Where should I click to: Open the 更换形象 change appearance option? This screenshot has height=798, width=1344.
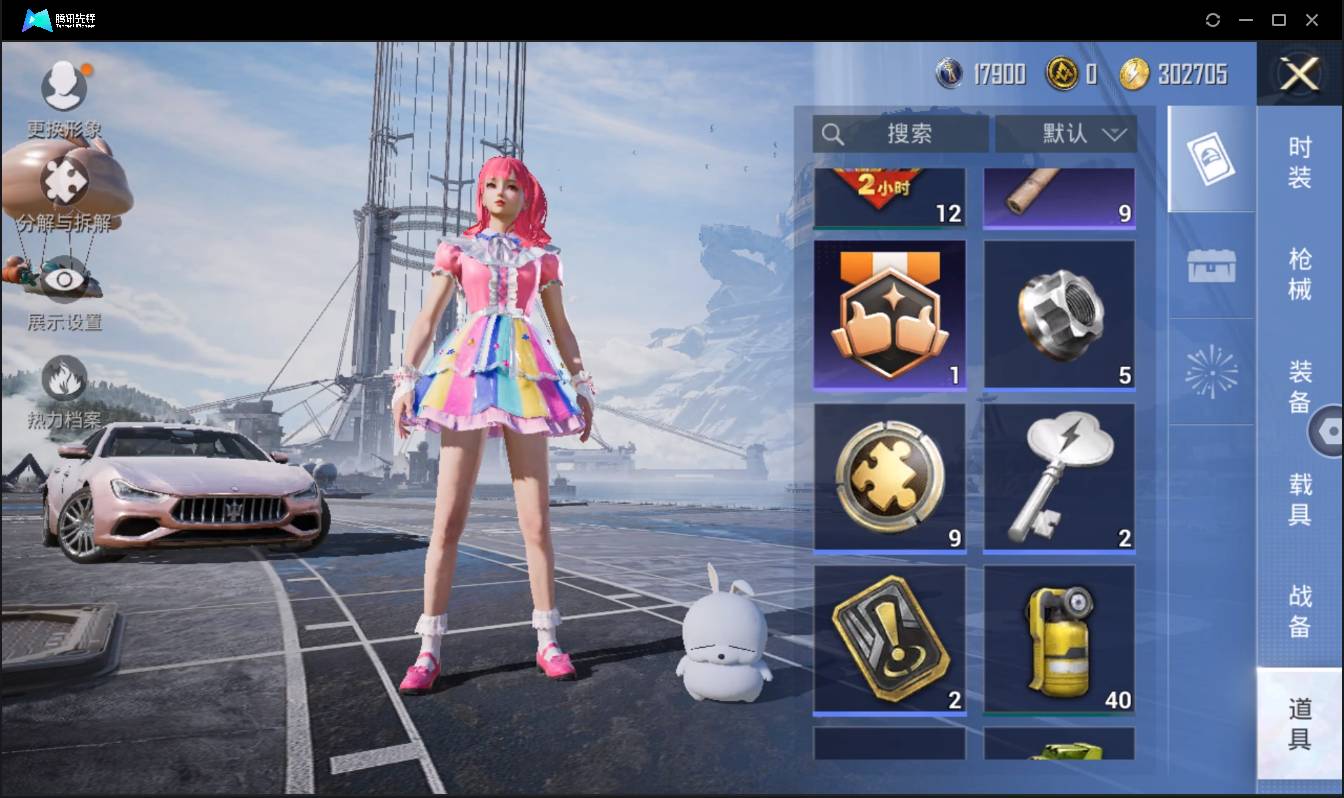click(64, 87)
